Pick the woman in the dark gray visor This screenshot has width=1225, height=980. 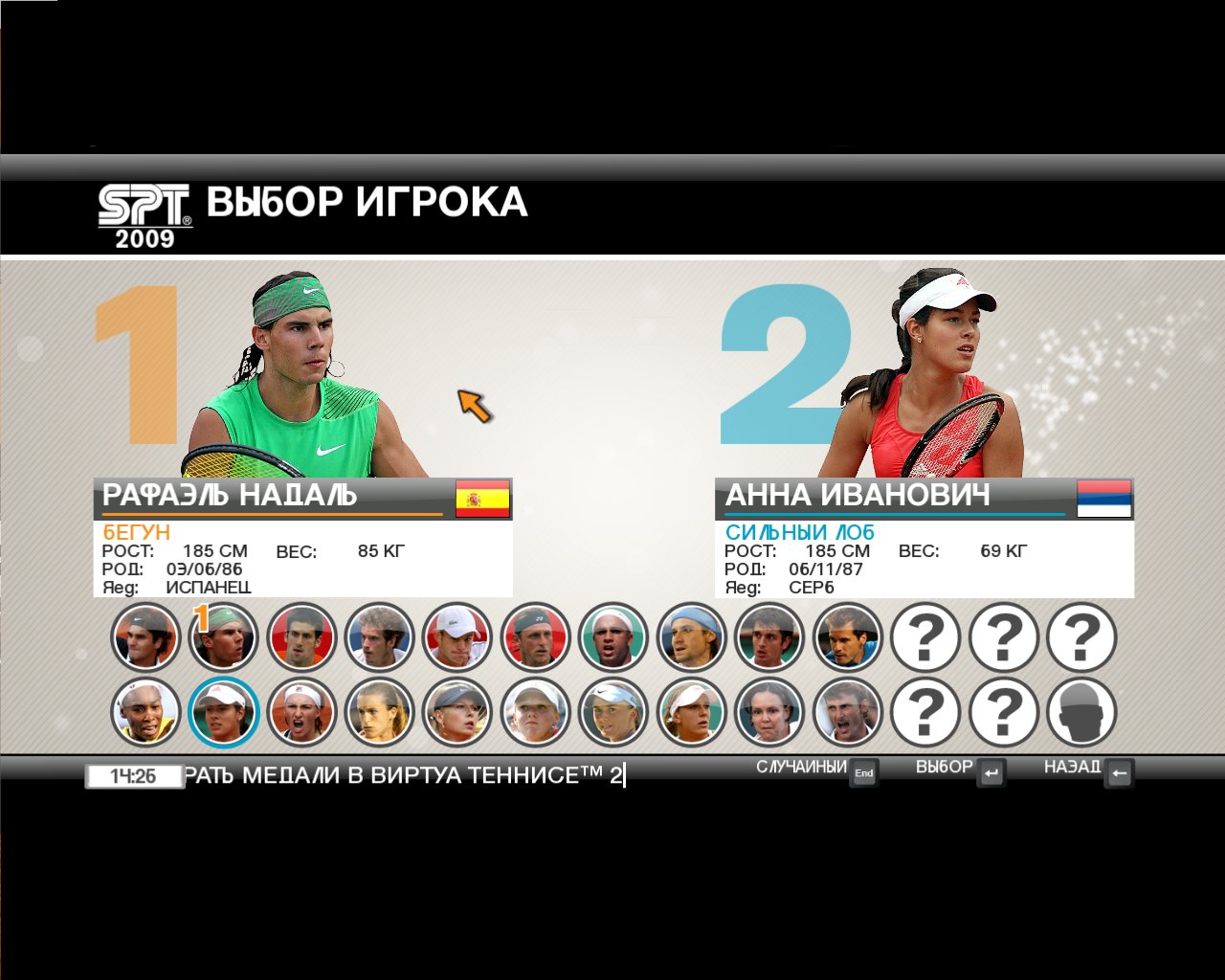tap(457, 713)
